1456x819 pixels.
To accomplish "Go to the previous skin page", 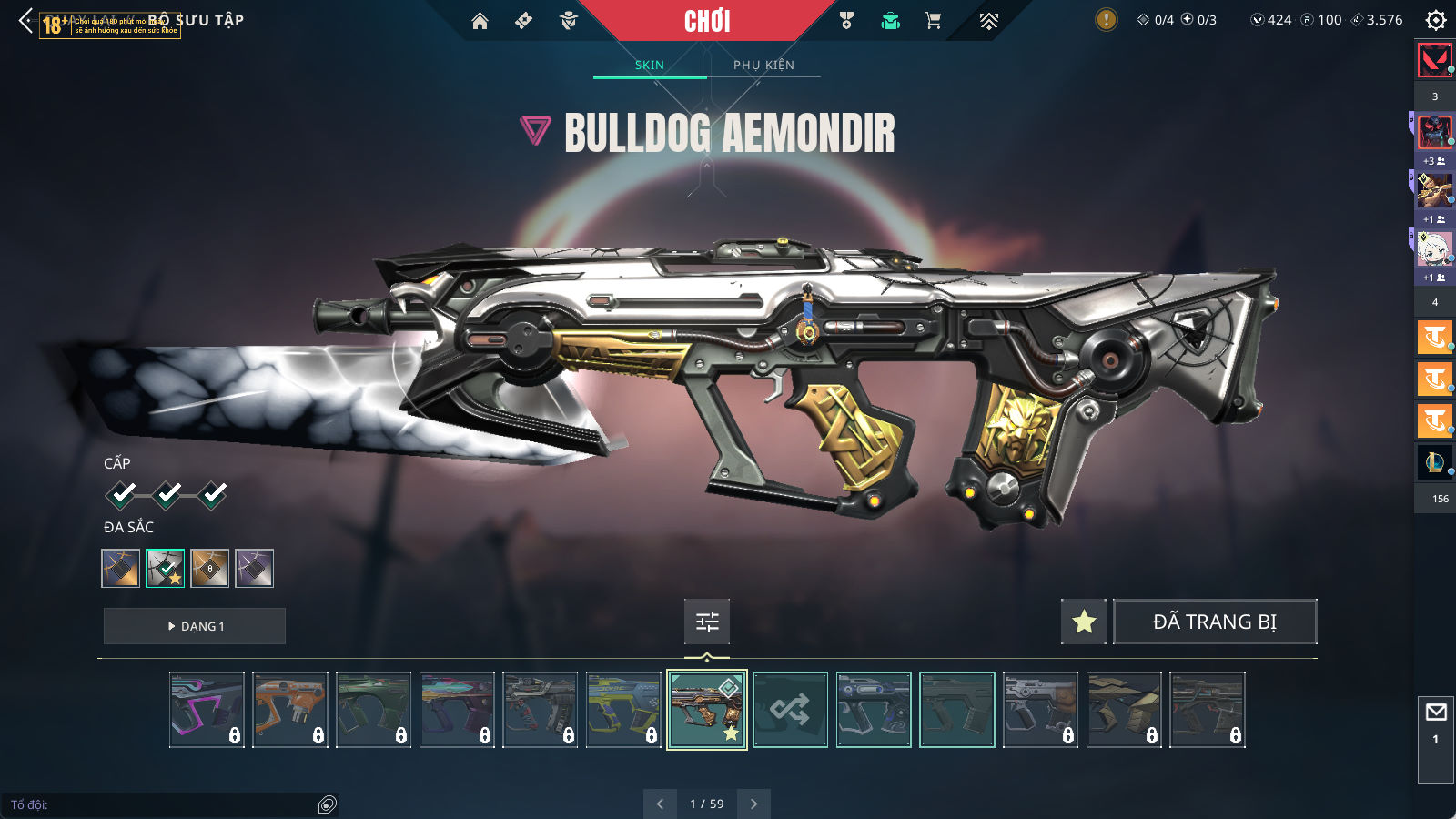I will pyautogui.click(x=660, y=804).
